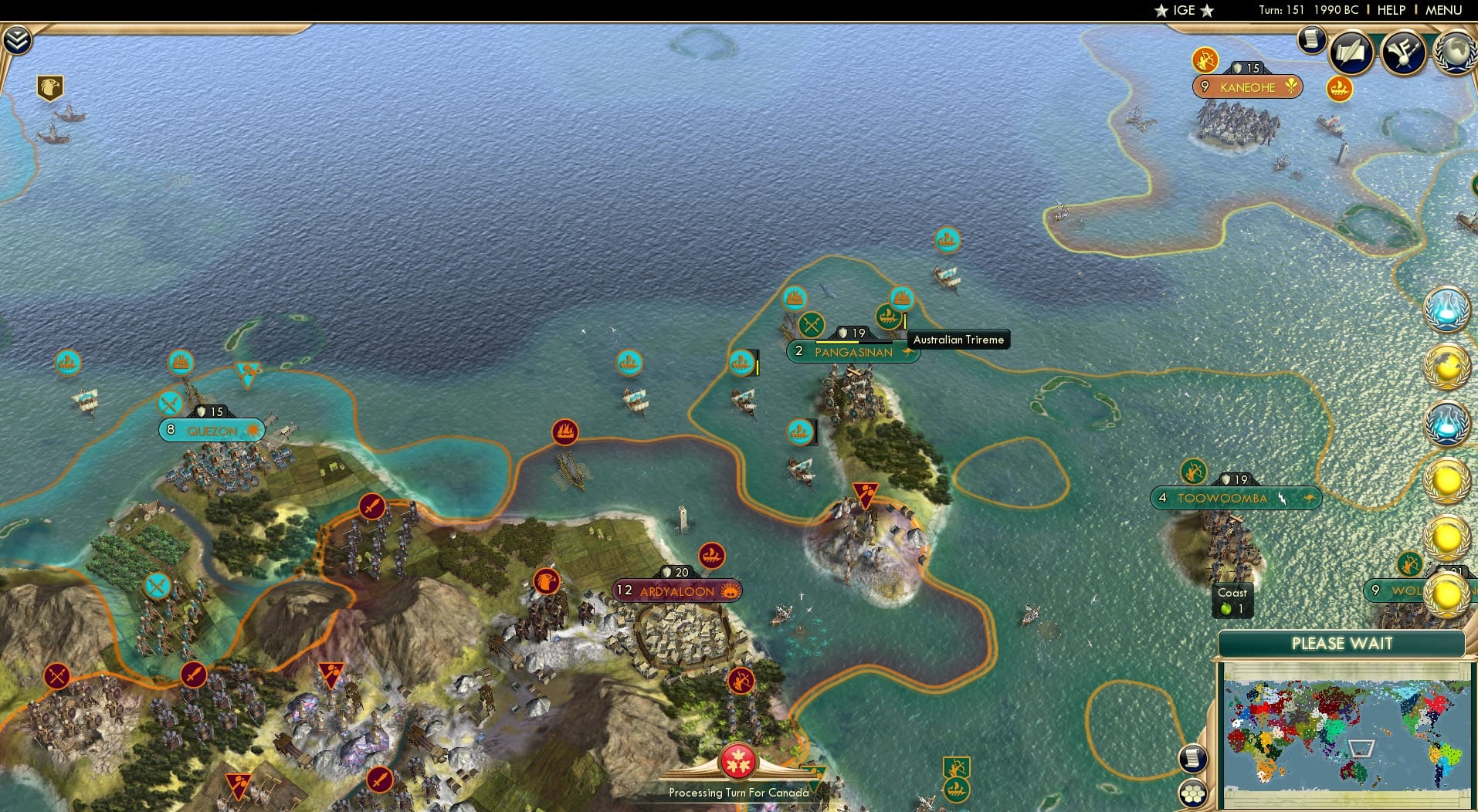Click the Pangasinan city name banner
The width and height of the screenshot is (1478, 812).
pos(853,352)
